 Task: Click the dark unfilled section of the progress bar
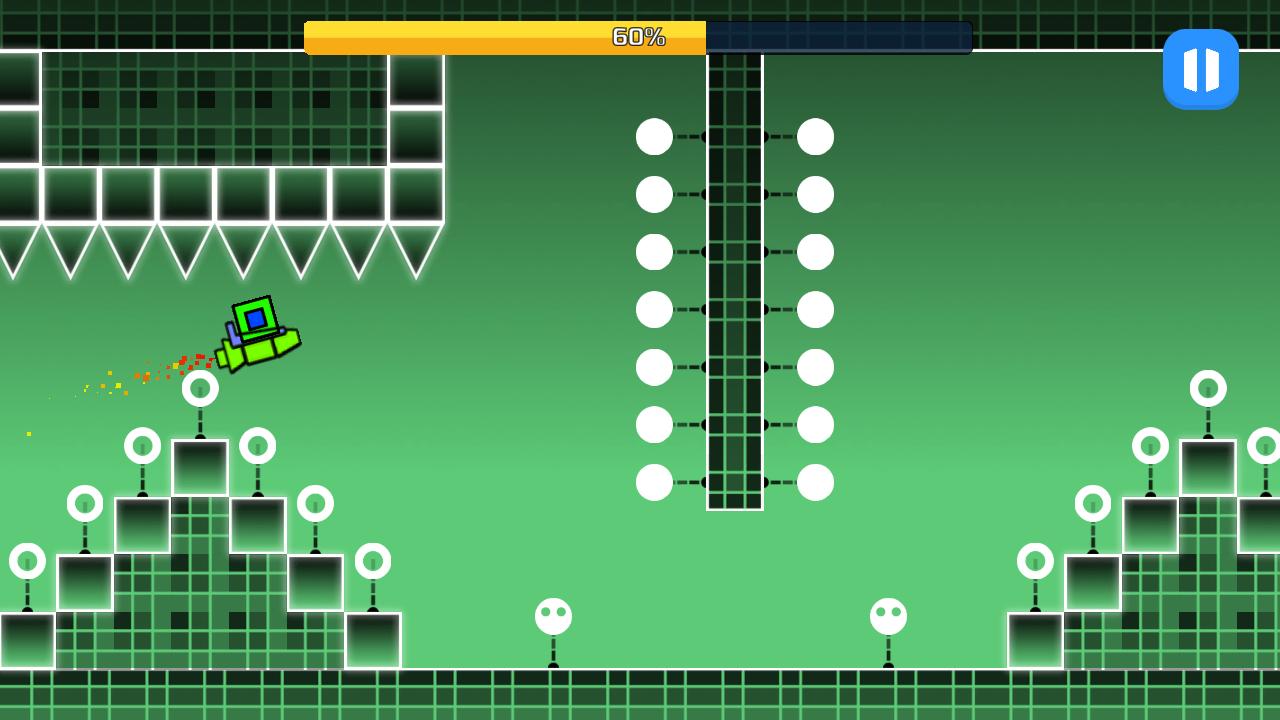coord(840,37)
